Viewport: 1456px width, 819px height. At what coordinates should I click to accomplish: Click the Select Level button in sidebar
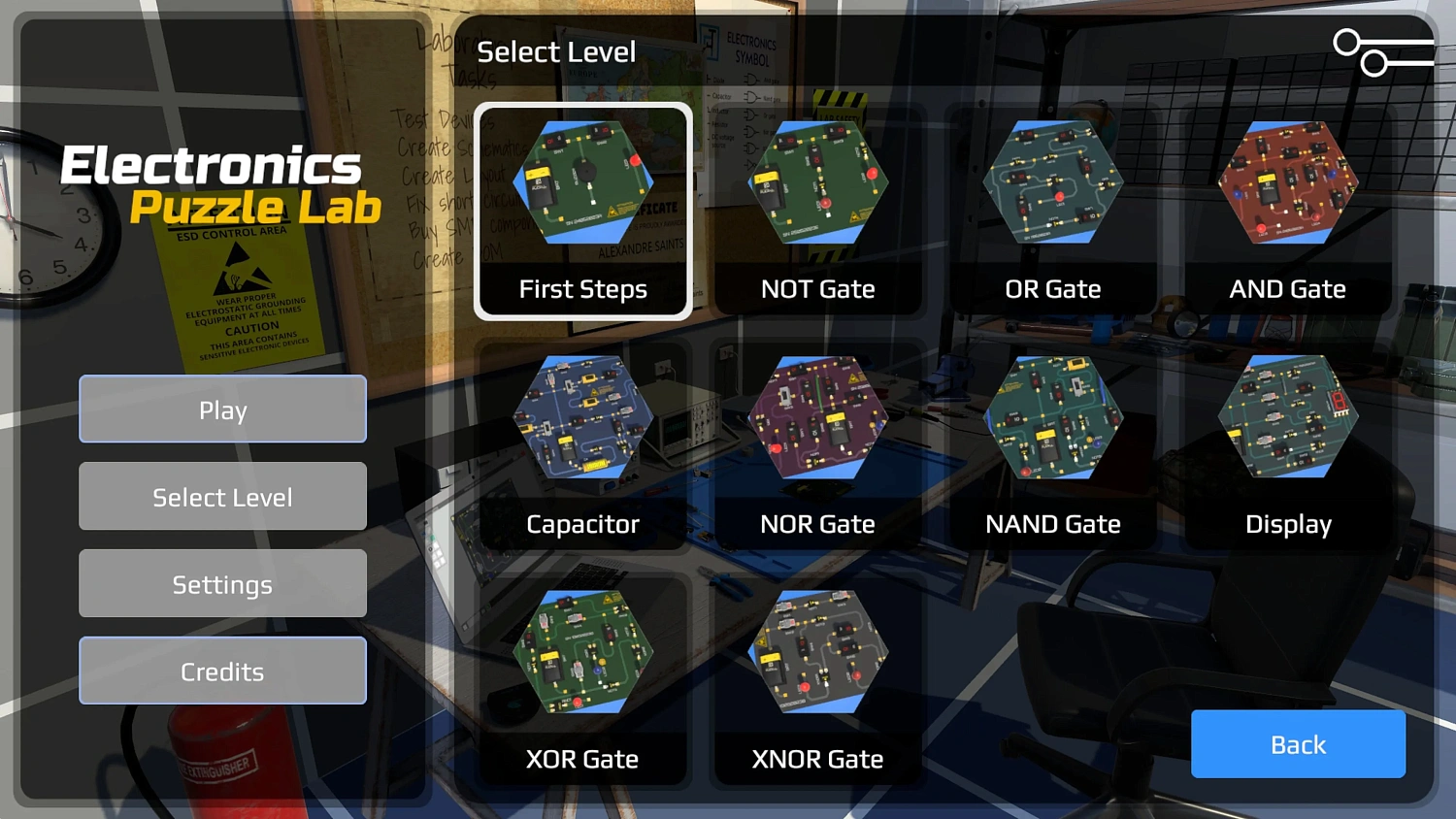pos(222,496)
